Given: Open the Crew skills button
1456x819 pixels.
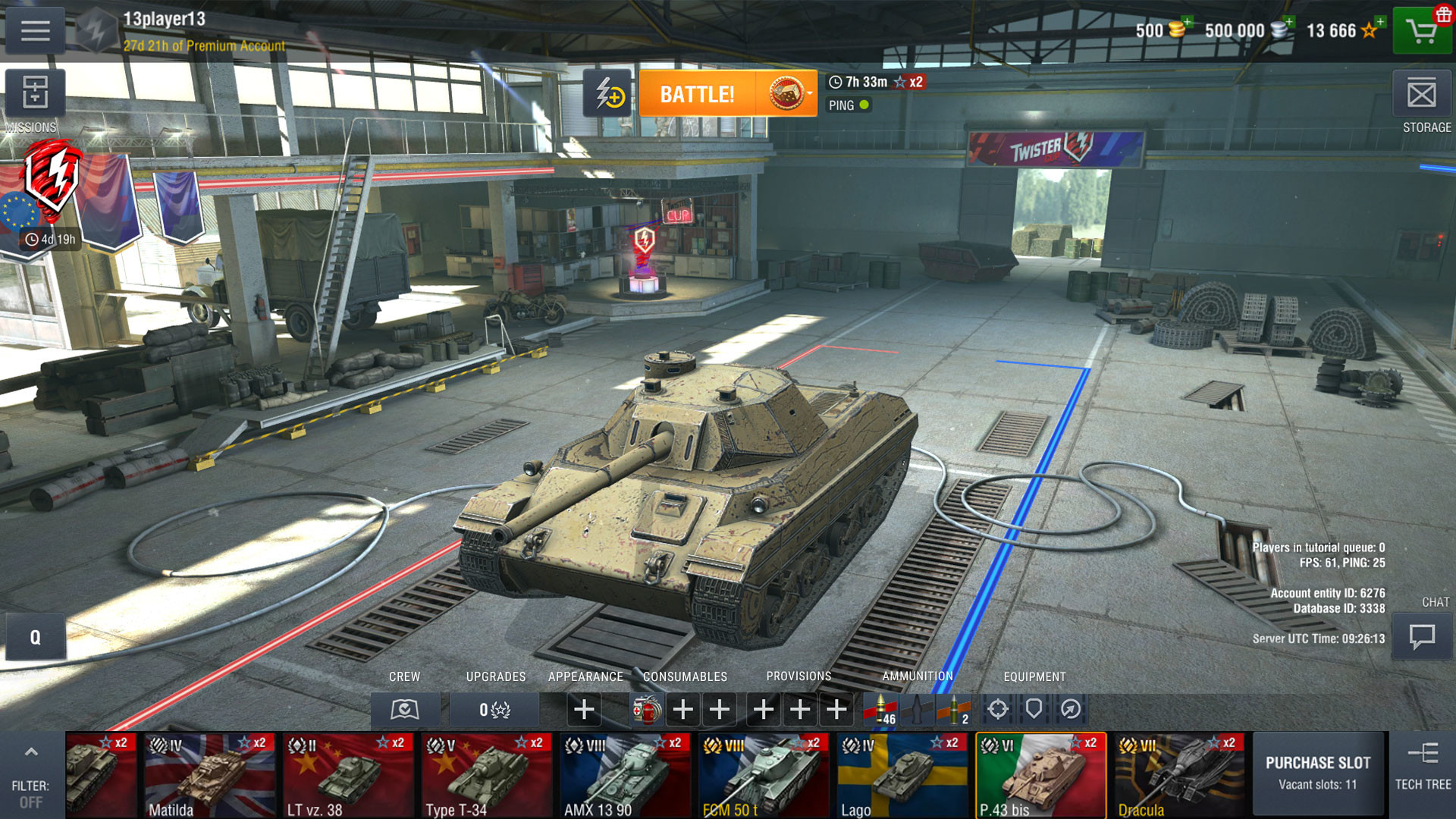Looking at the screenshot, I should click(x=405, y=710).
